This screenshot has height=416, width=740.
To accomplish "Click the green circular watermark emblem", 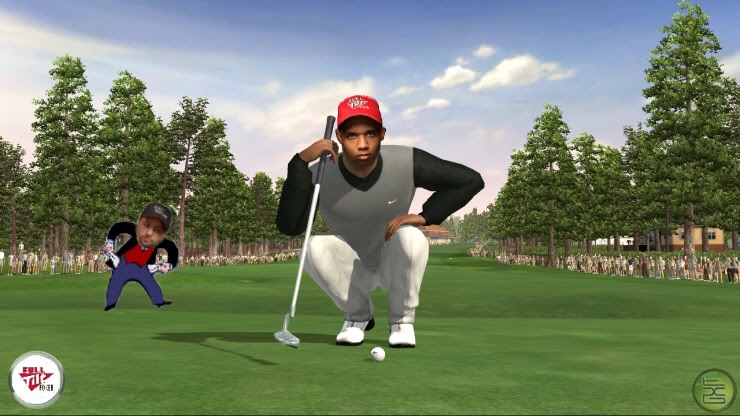I will click(x=714, y=389).
